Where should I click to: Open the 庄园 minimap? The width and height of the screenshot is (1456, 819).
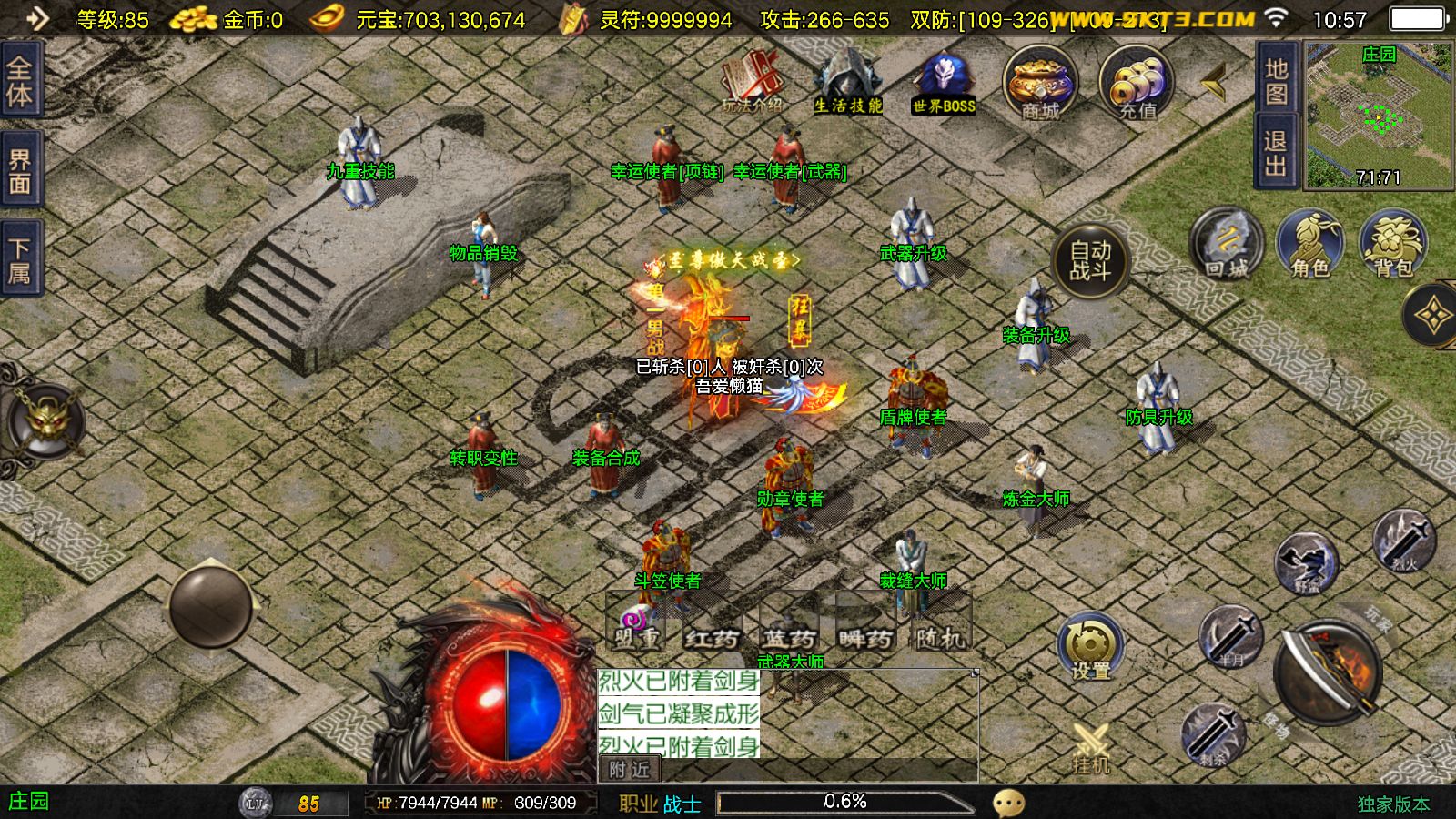[x=1378, y=116]
